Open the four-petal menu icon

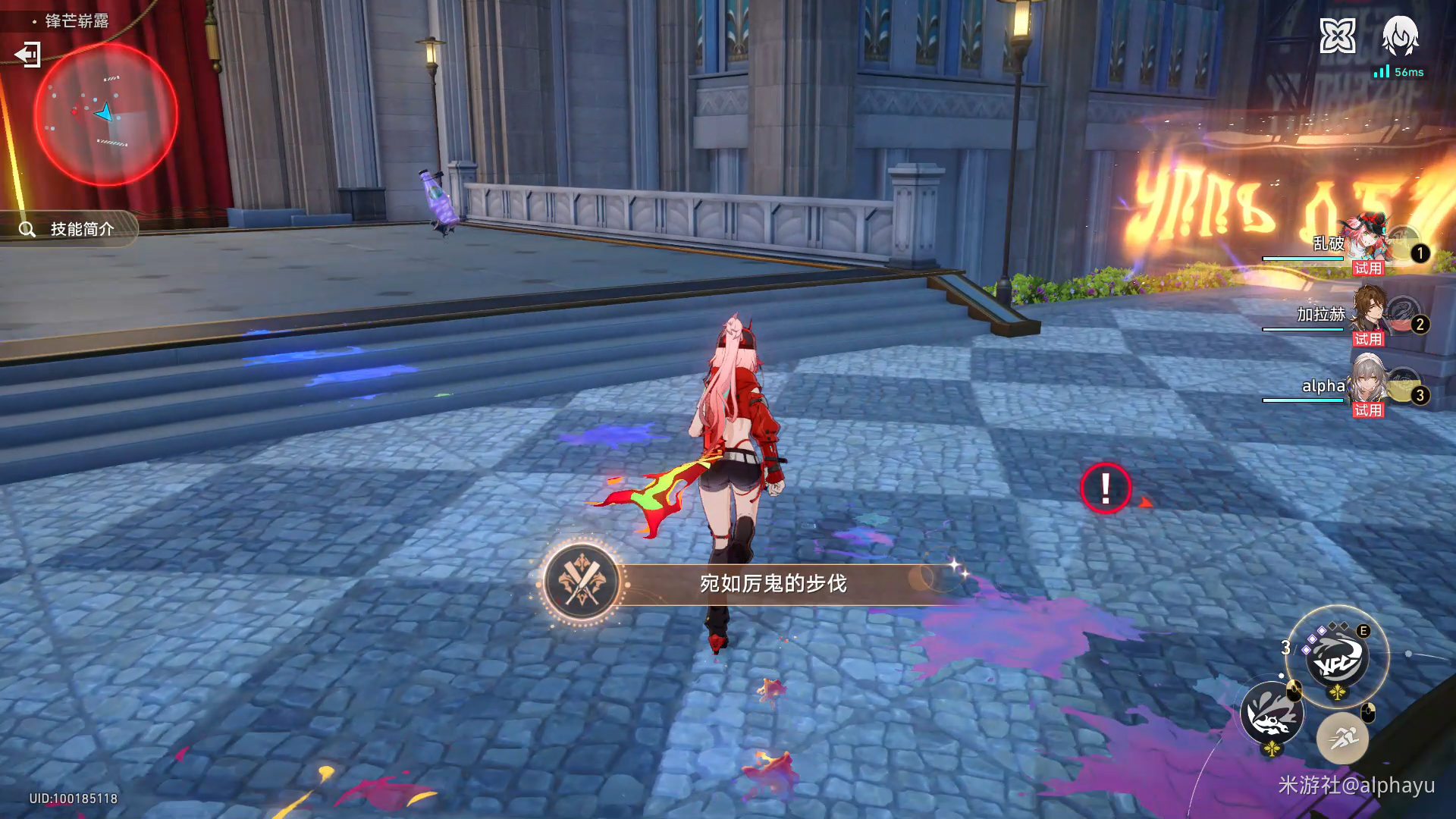1337,36
